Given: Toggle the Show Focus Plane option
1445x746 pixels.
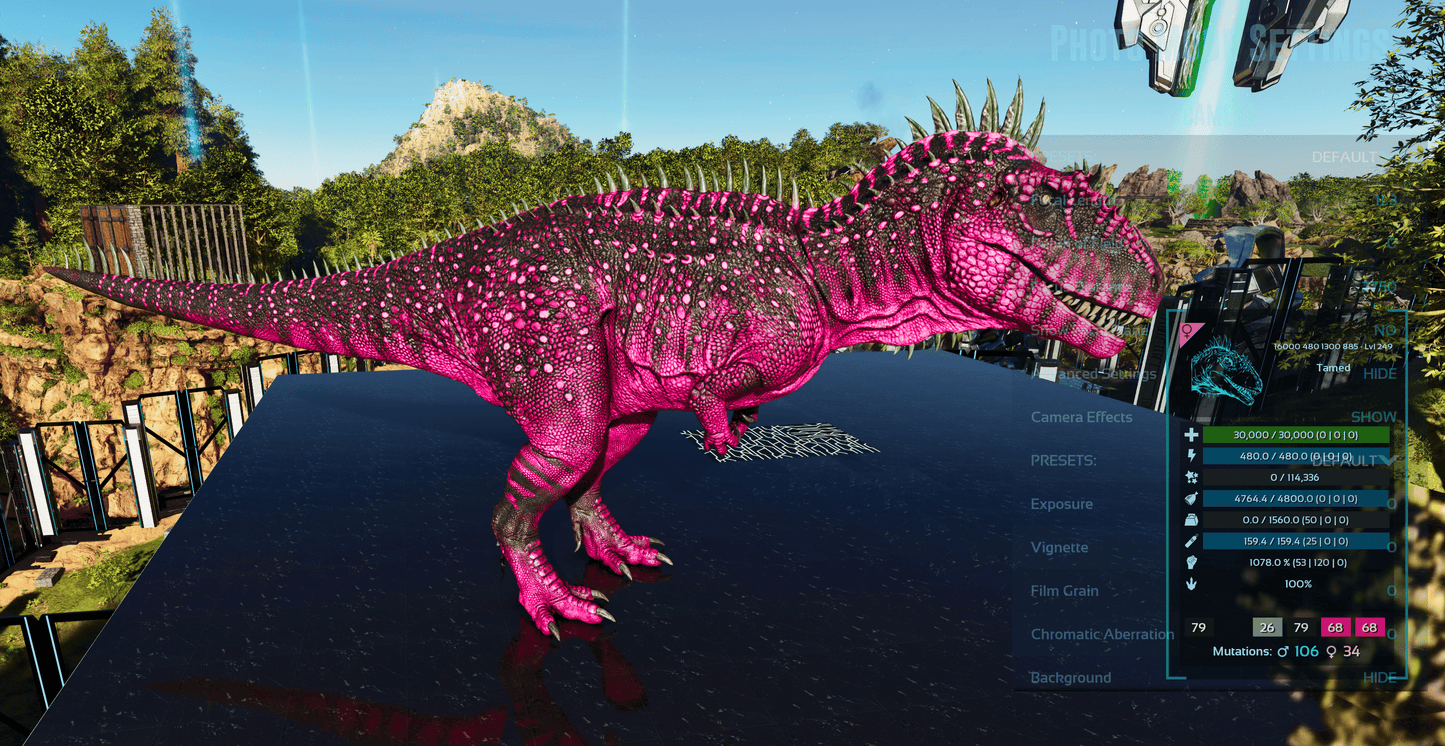Looking at the screenshot, I should 1385,330.
